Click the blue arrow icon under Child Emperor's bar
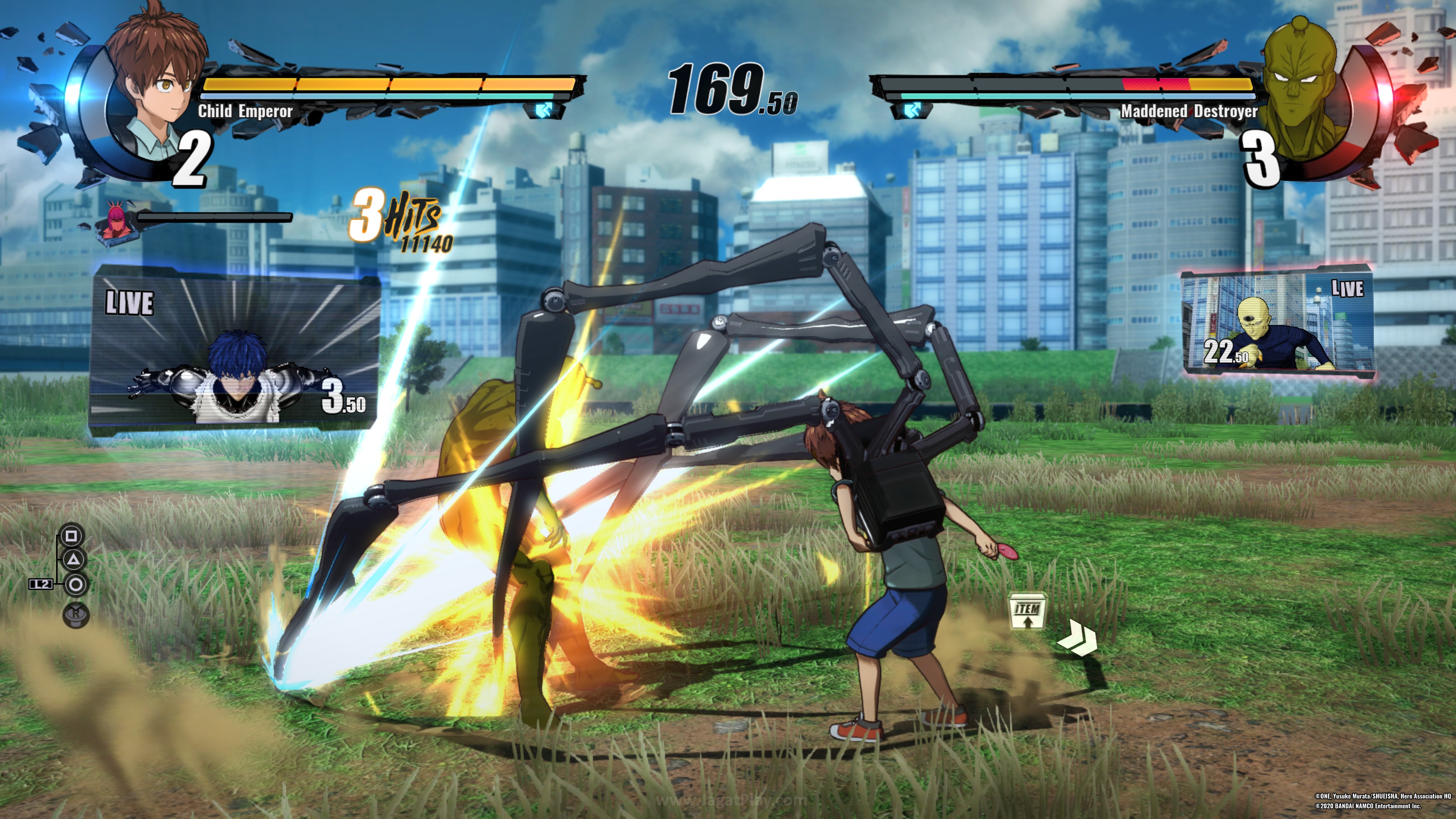Screen dimensions: 1456x819 544,110
